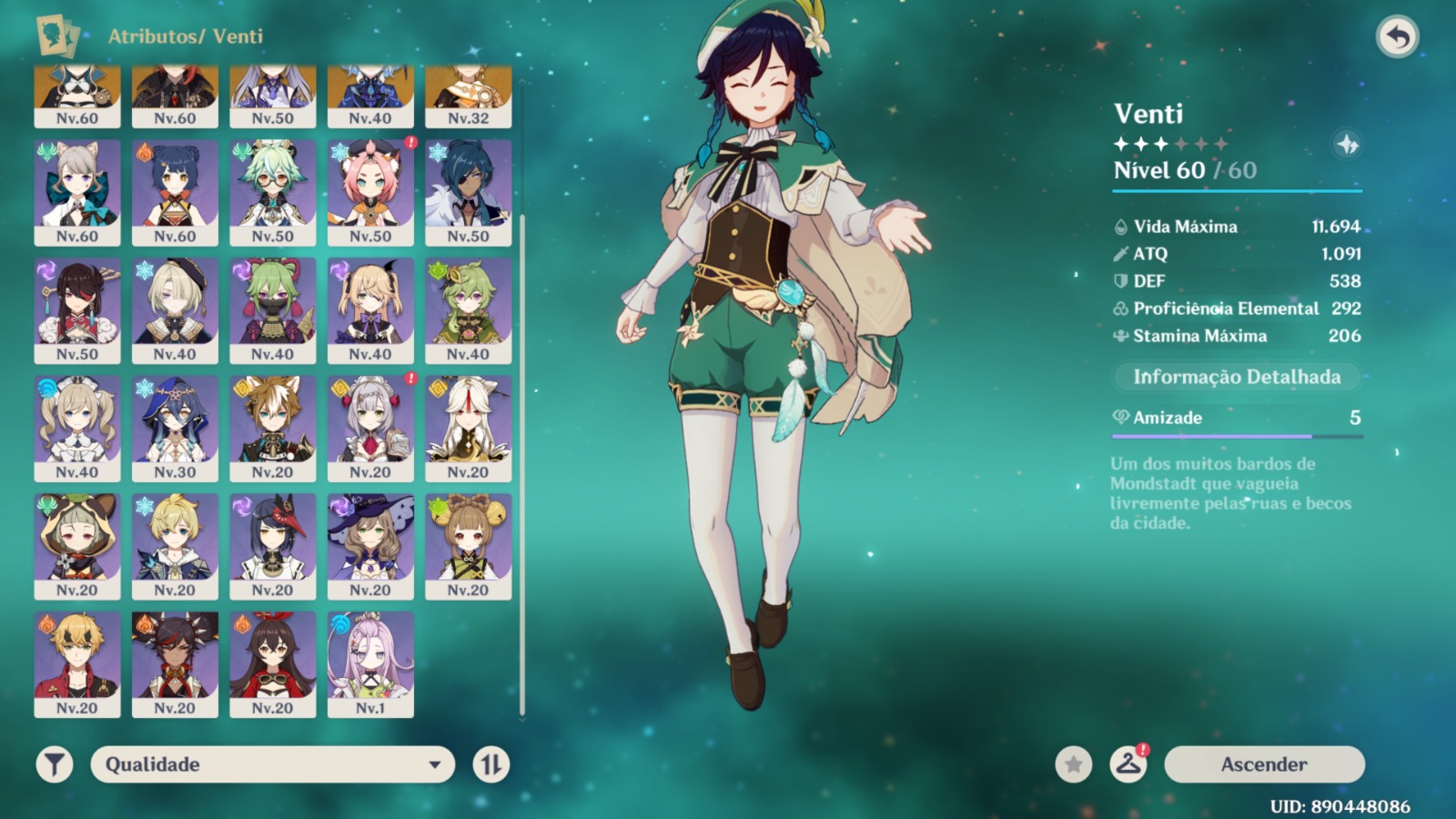The height and width of the screenshot is (819, 1456).
Task: Pick Amber's character card
Action: (x=272, y=664)
